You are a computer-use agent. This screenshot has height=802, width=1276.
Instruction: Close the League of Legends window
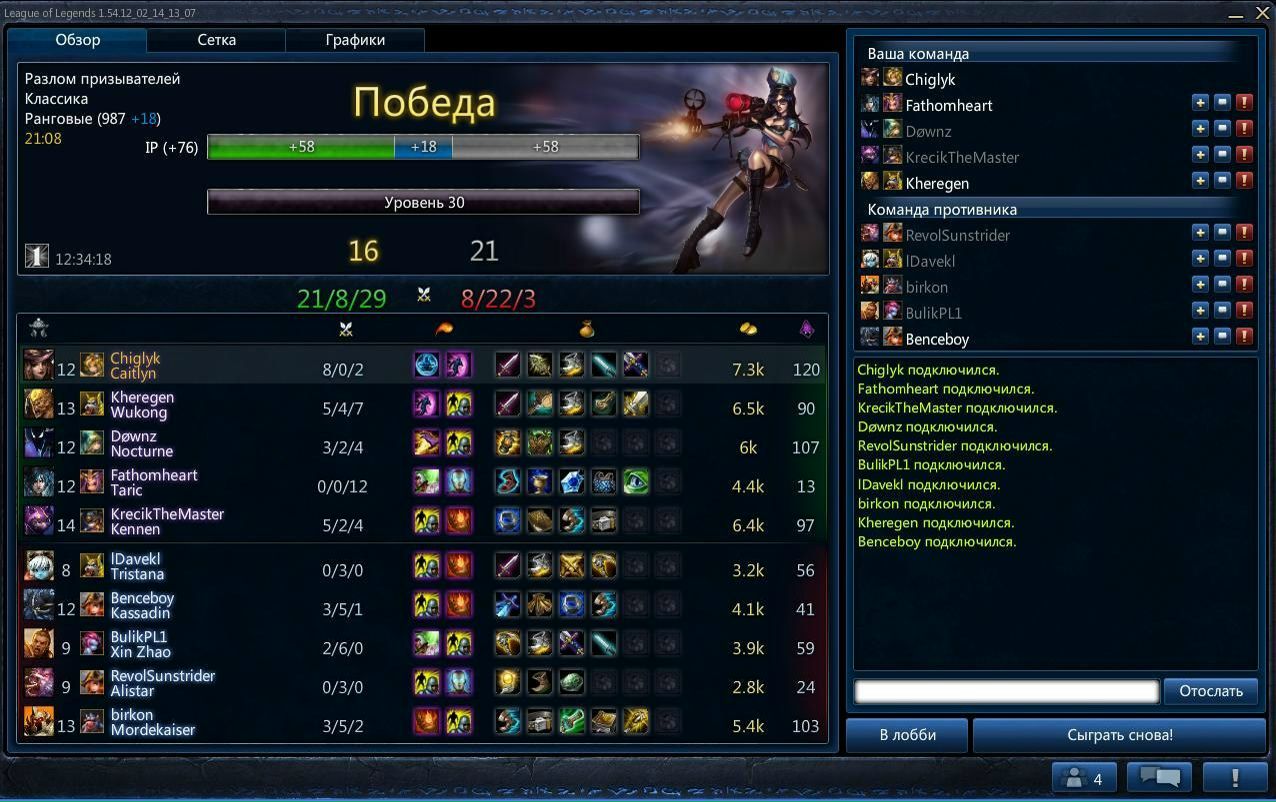coord(1262,13)
